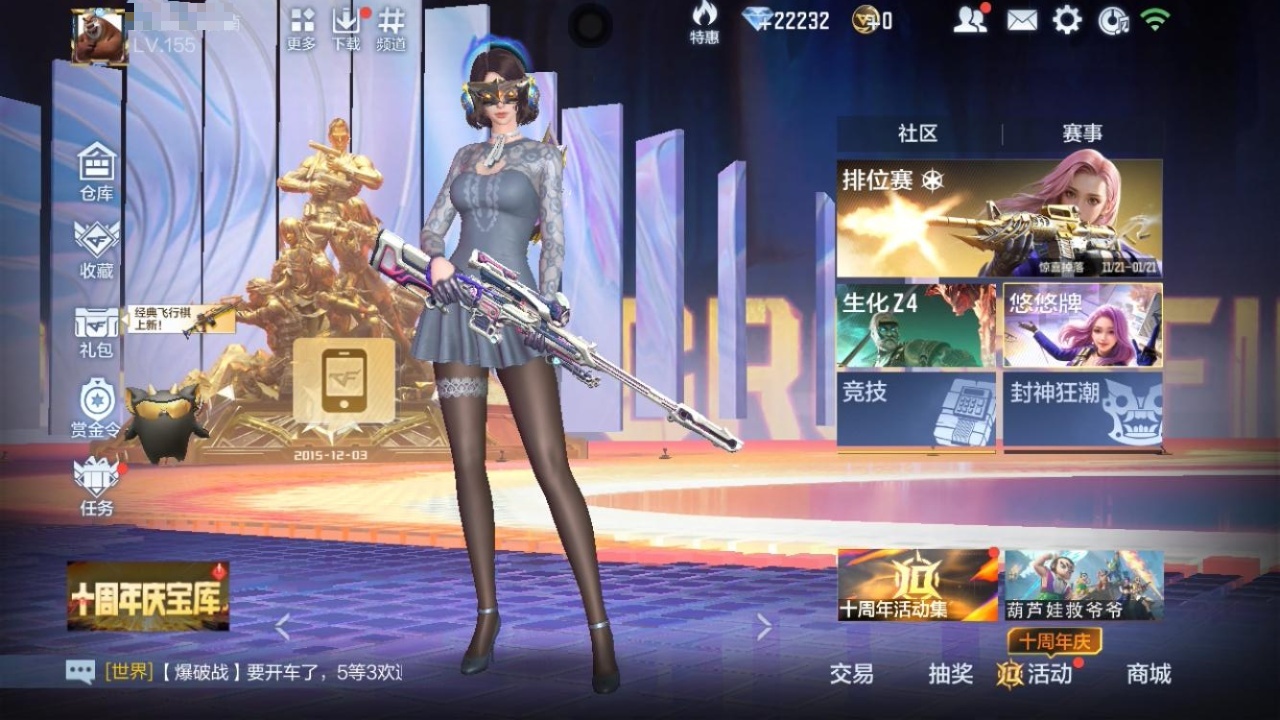Open the mail envelope icon
The width and height of the screenshot is (1280, 720).
[x=1022, y=20]
